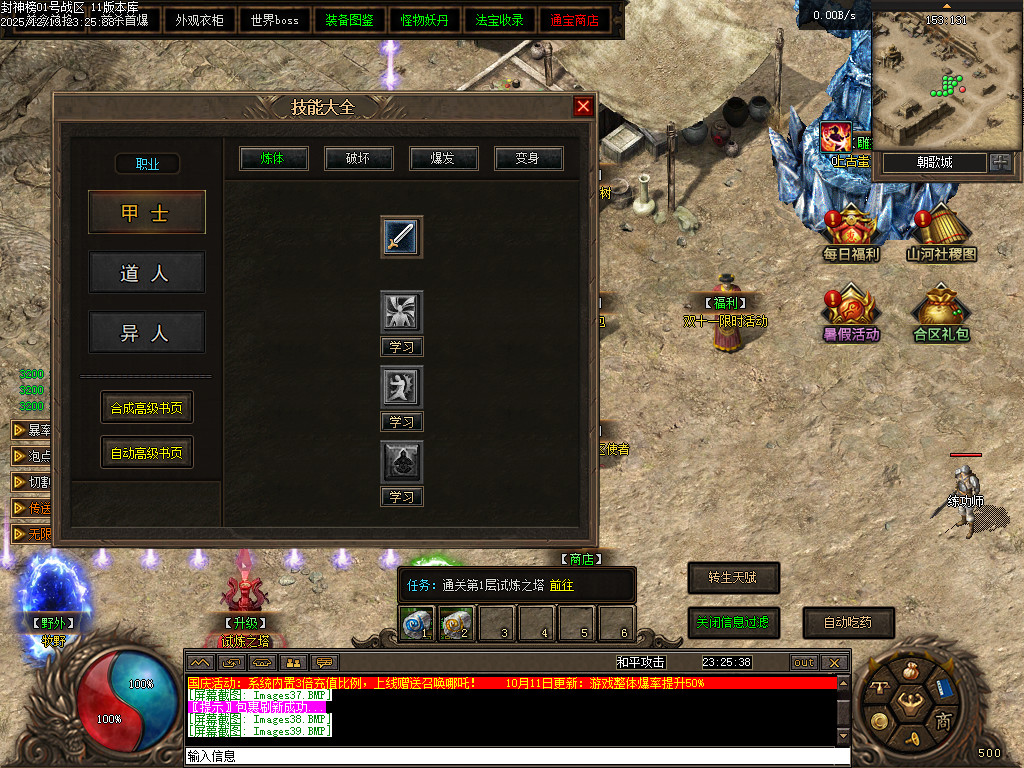This screenshot has height=768, width=1024.
Task: Choose the 道人 class
Action: tap(147, 272)
